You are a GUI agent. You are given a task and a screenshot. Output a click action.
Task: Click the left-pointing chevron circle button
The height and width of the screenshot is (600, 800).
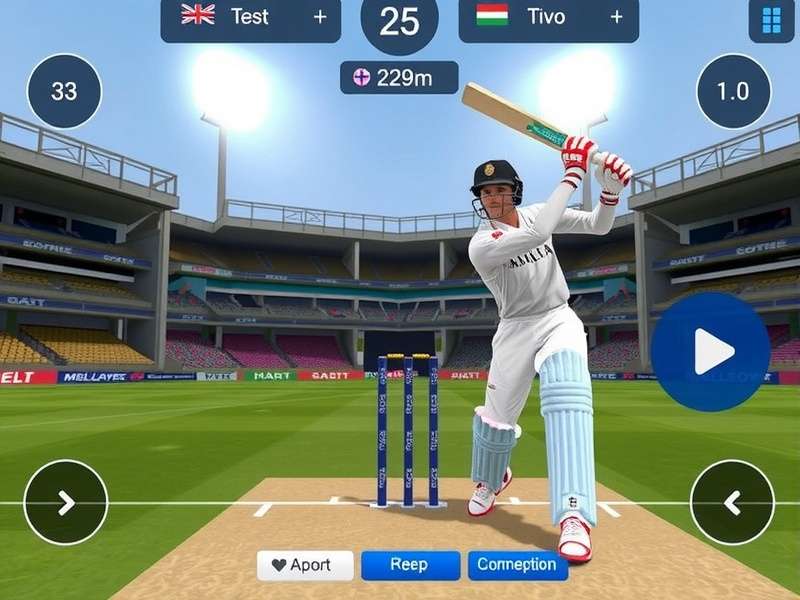point(732,502)
